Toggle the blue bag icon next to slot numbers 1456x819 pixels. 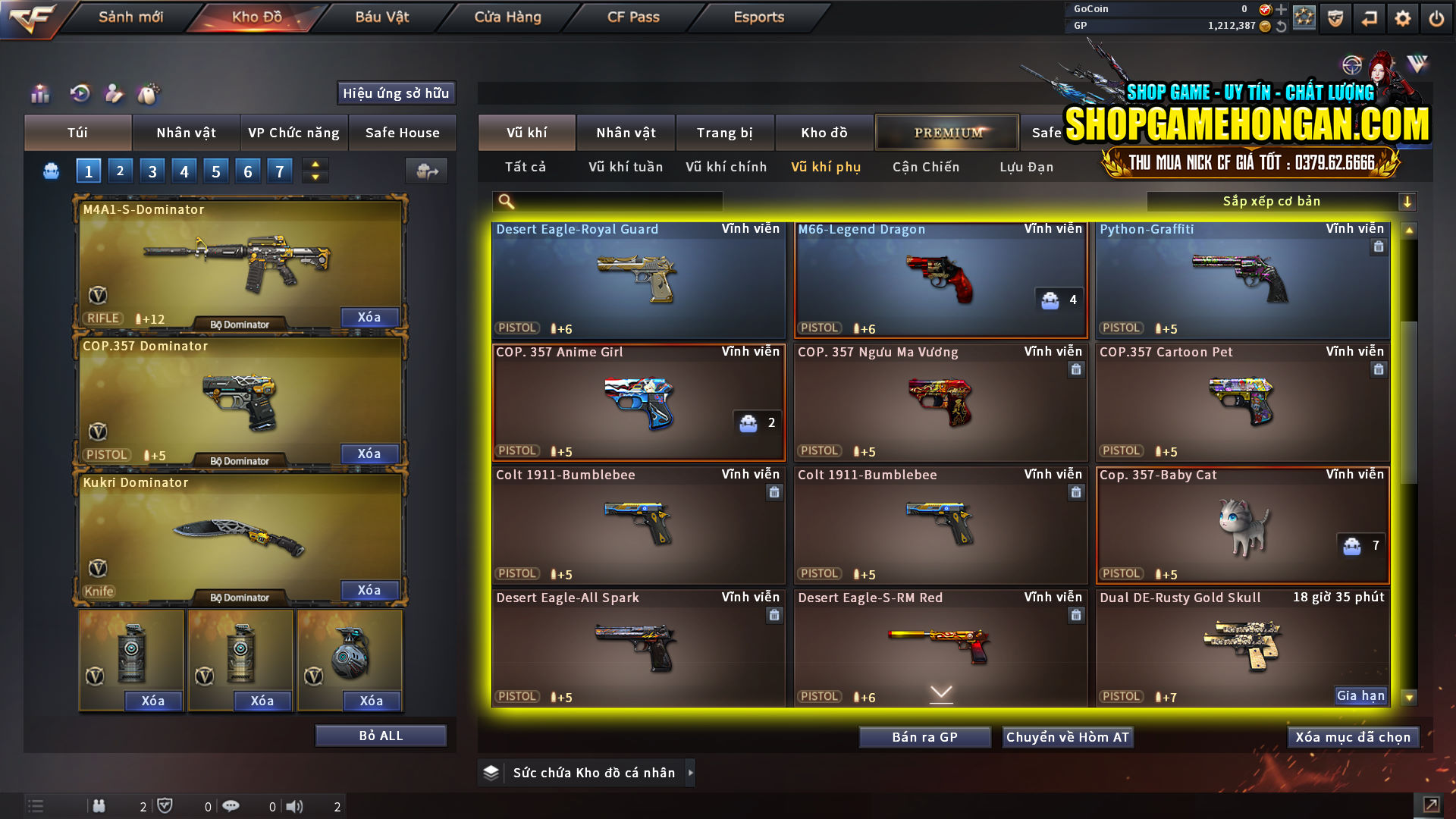click(50, 171)
